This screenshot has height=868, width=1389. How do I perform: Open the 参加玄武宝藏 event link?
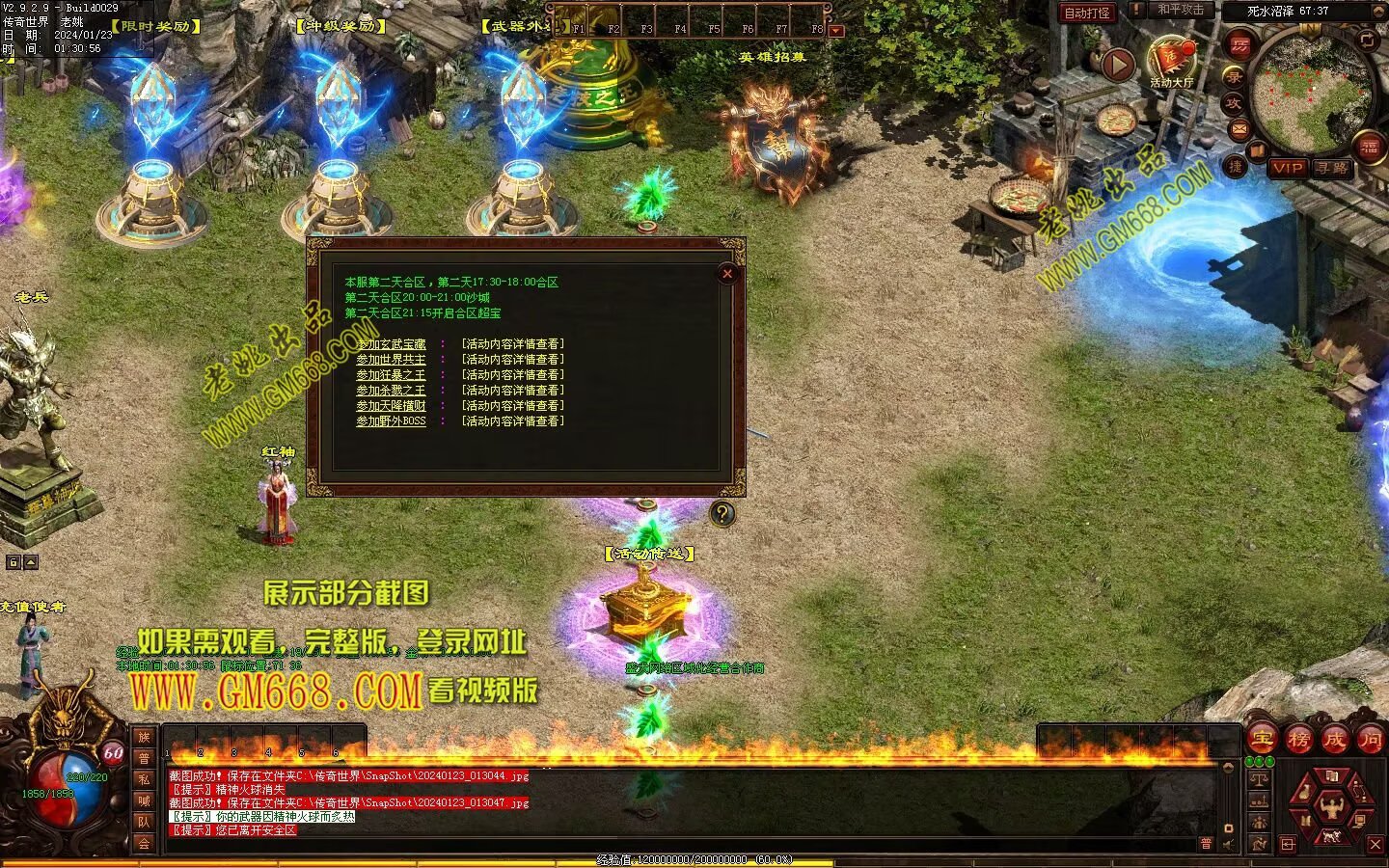click(391, 344)
